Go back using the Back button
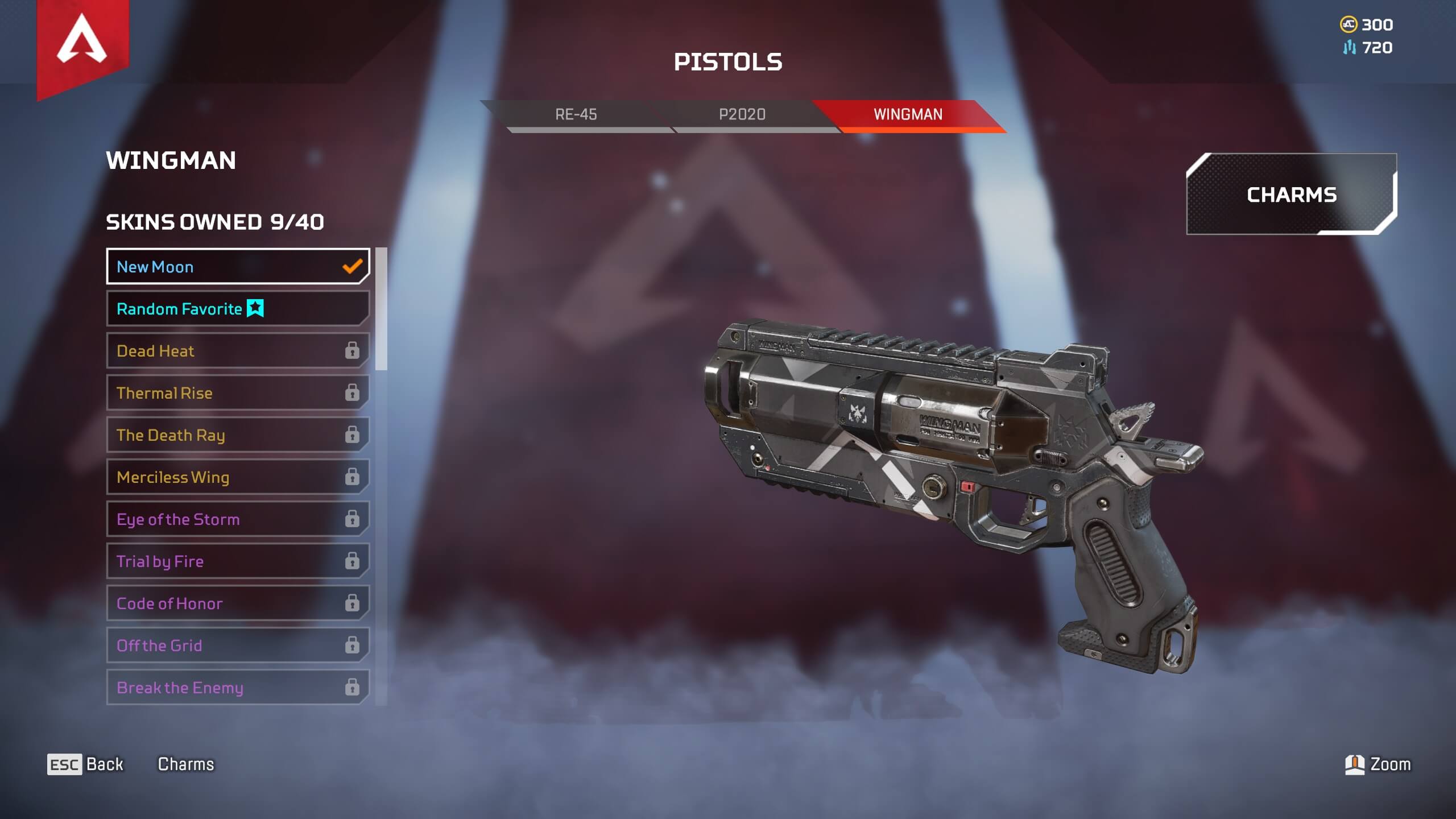 click(x=85, y=764)
